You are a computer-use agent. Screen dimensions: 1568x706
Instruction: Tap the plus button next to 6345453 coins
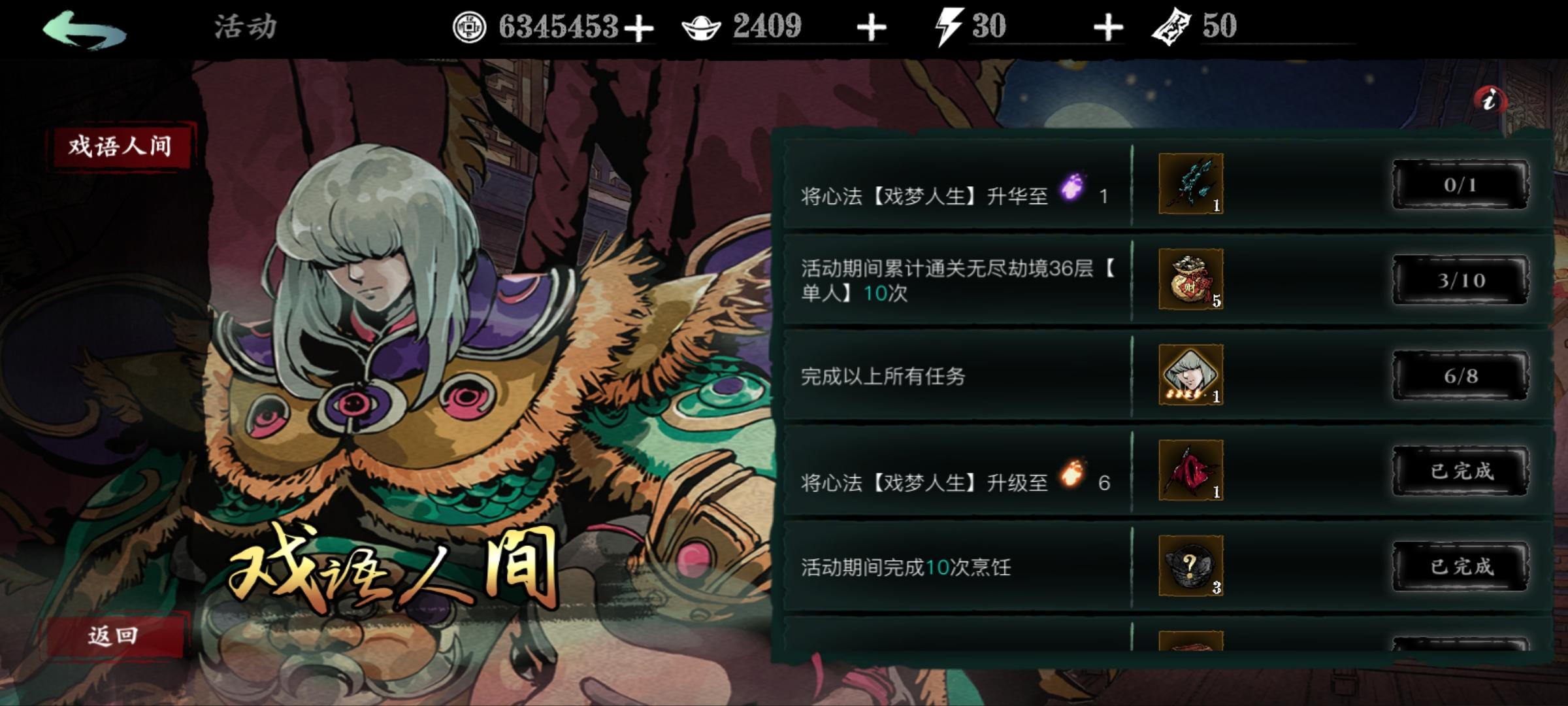[x=640, y=27]
